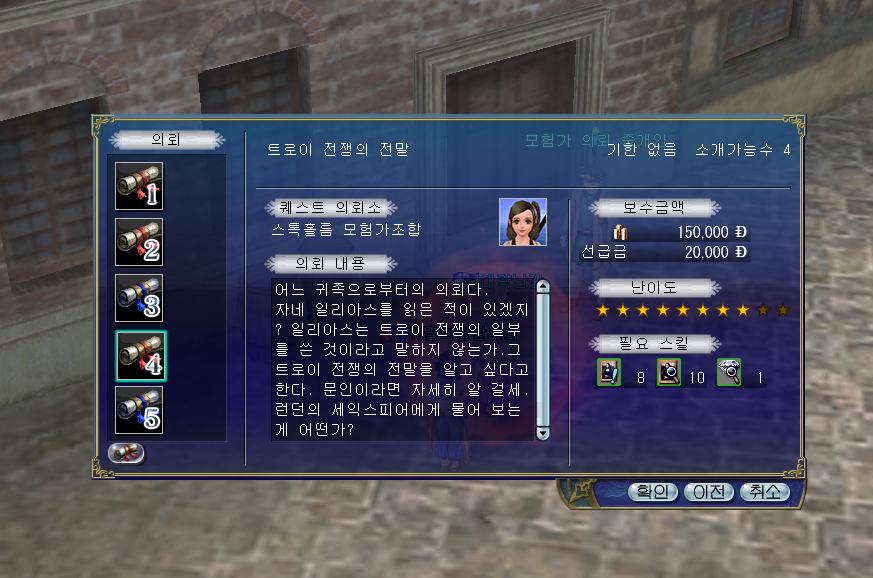873x578 pixels.
Task: Pick the highlighted quest scroll 4
Action: 140,354
